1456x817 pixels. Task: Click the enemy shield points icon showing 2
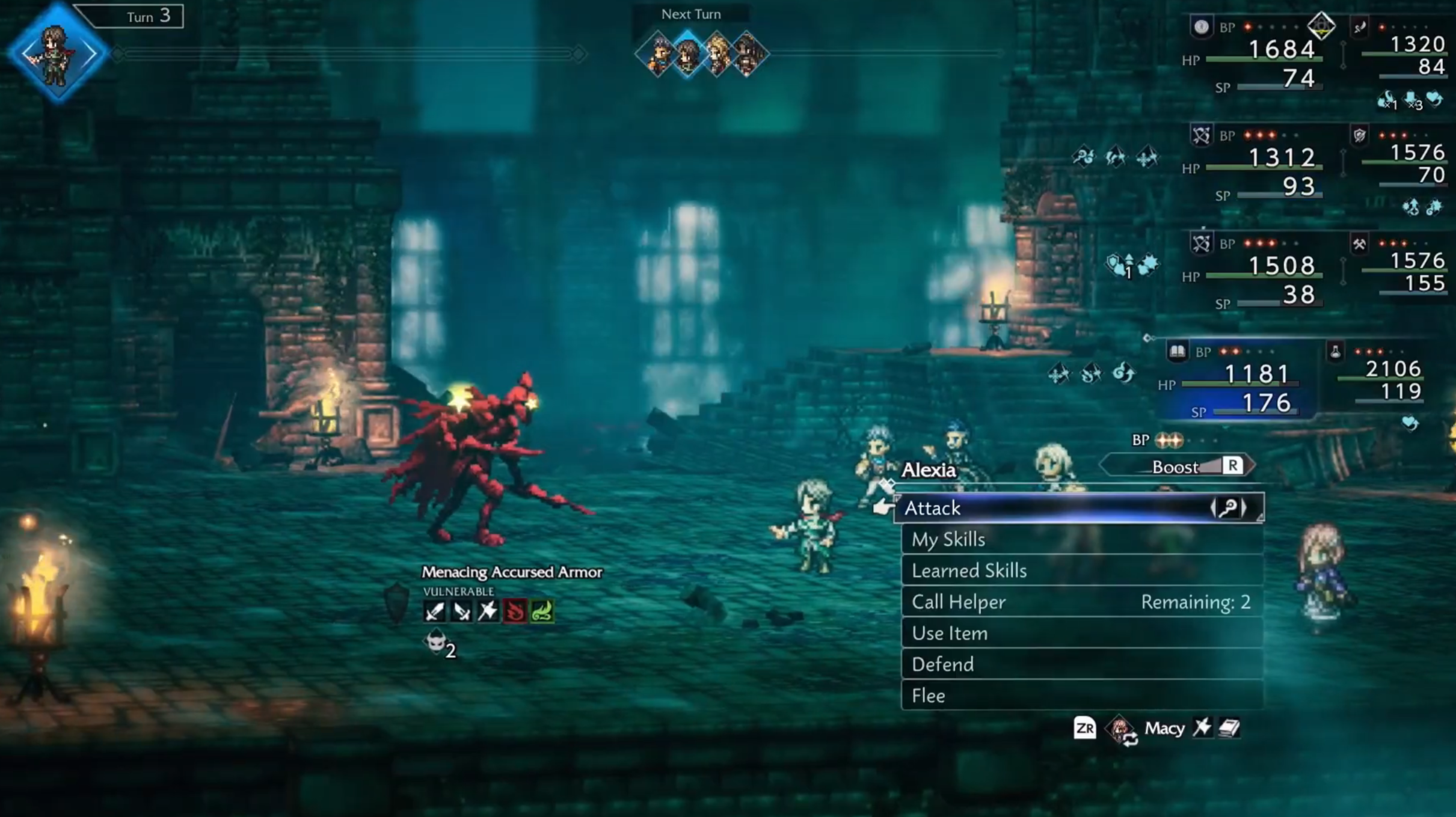pyautogui.click(x=436, y=644)
